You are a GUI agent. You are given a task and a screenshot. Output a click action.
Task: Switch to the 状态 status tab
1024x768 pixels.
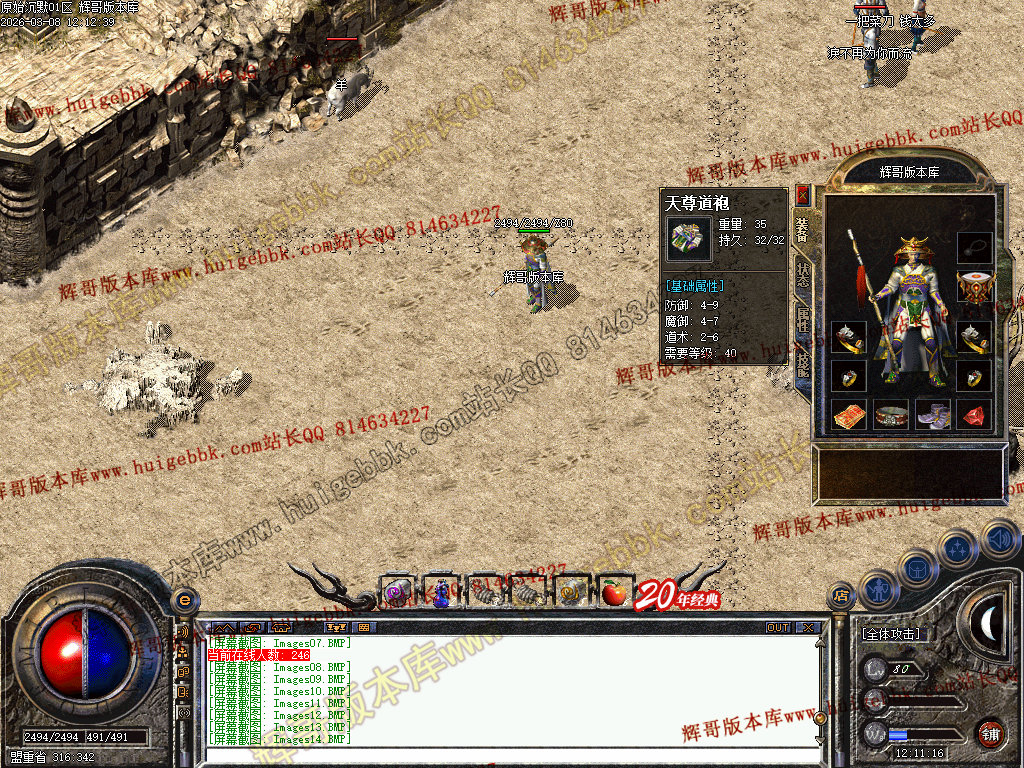[803, 273]
